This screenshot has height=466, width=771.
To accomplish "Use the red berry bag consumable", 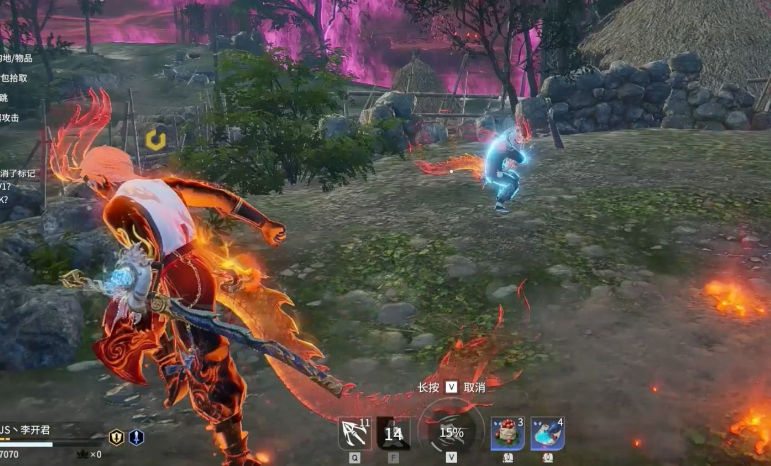I will click(x=507, y=434).
